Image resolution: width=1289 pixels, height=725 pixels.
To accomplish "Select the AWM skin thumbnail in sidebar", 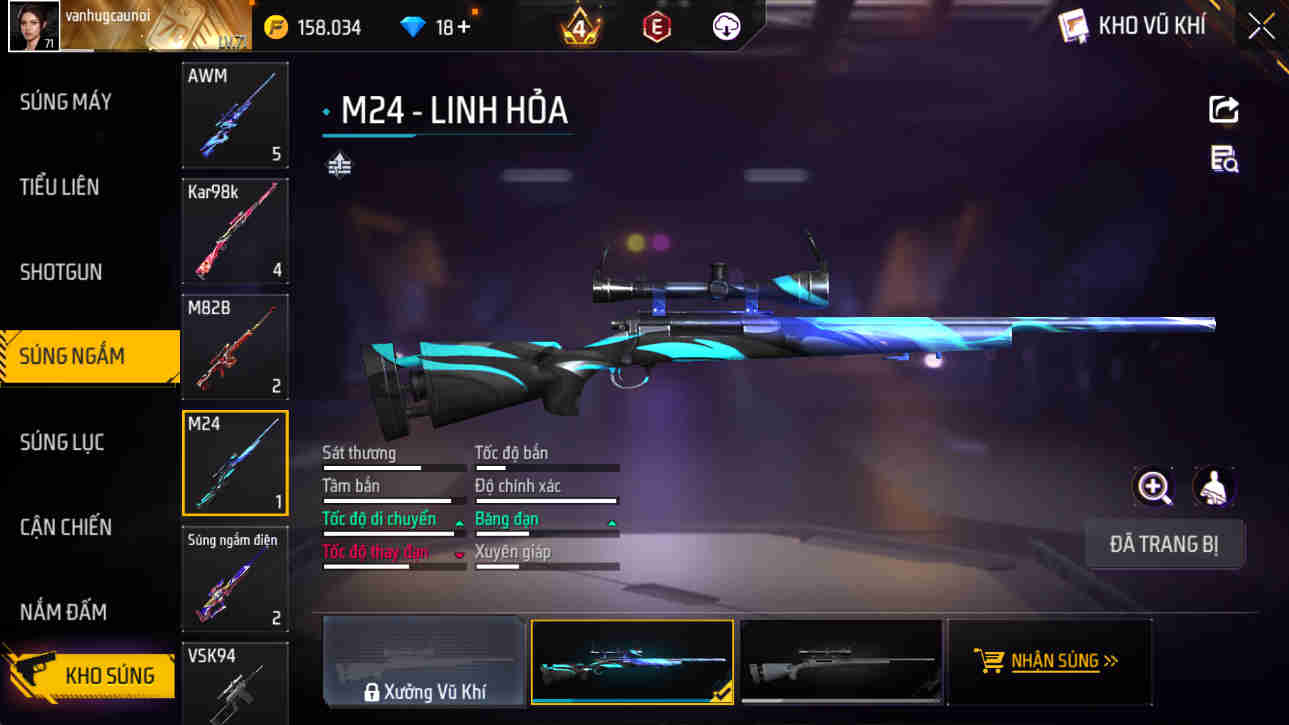I will point(235,115).
